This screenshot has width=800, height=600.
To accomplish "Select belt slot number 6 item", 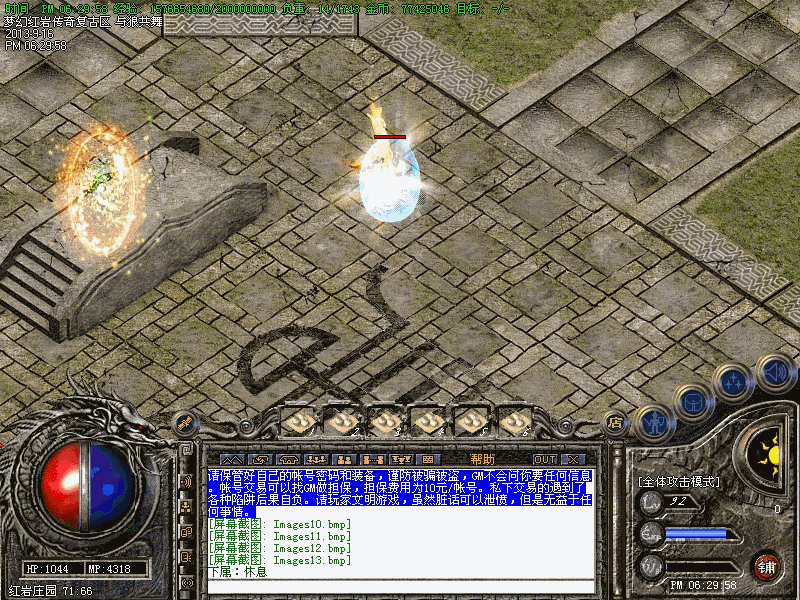I will point(513,423).
